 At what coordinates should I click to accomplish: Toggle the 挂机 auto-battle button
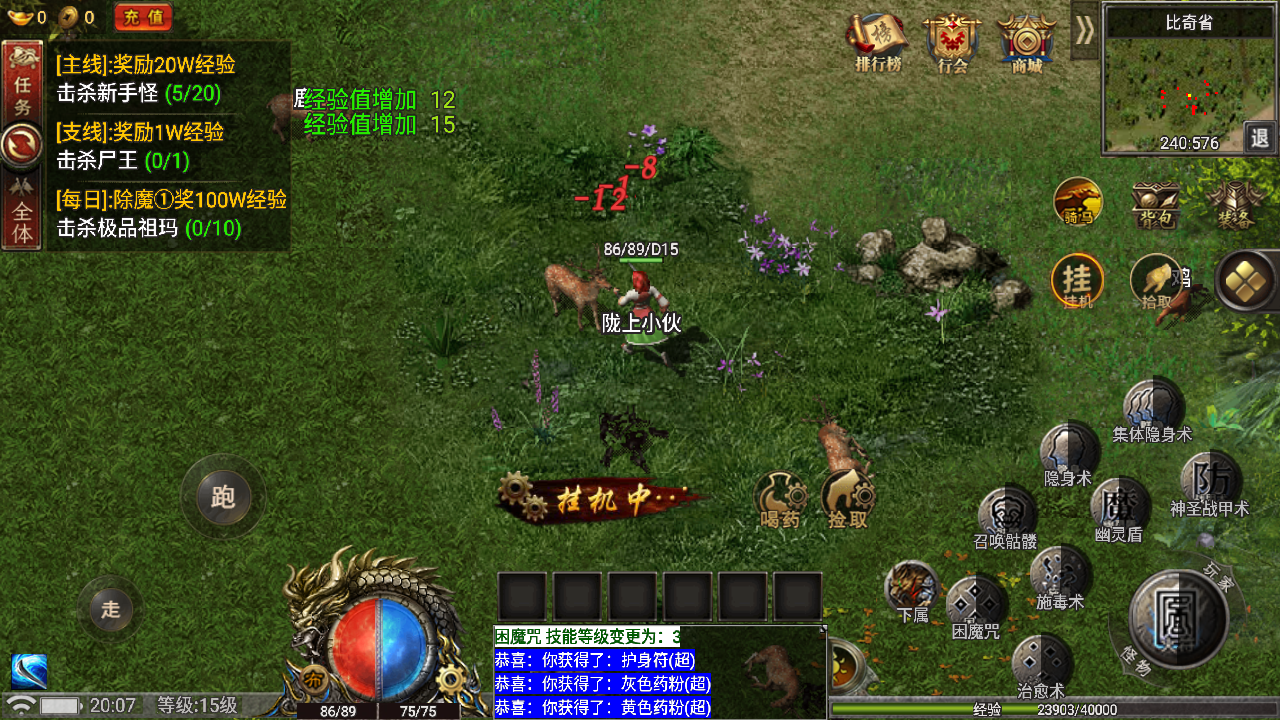1077,280
